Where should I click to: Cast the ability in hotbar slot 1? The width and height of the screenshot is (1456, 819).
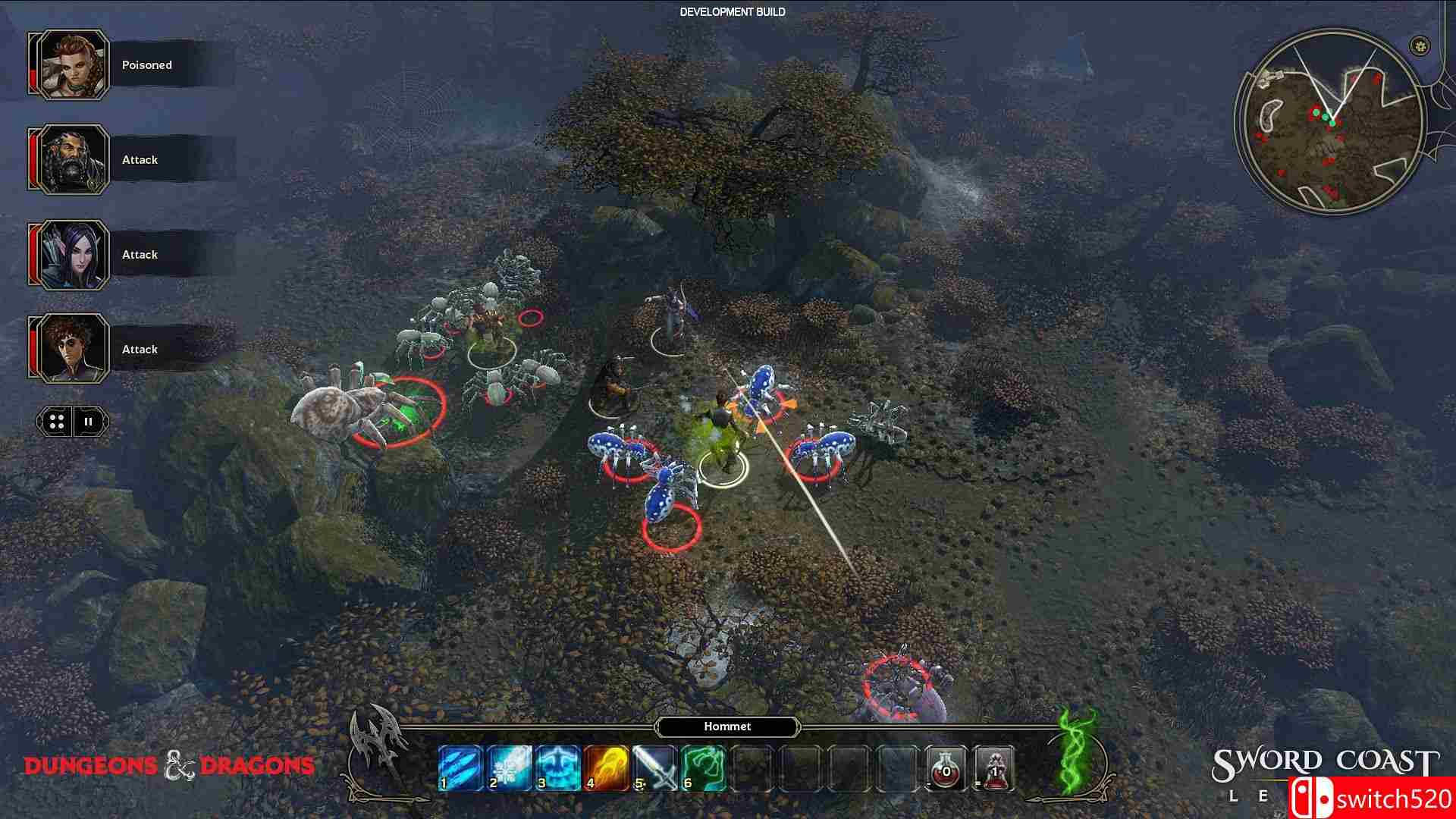click(x=459, y=767)
